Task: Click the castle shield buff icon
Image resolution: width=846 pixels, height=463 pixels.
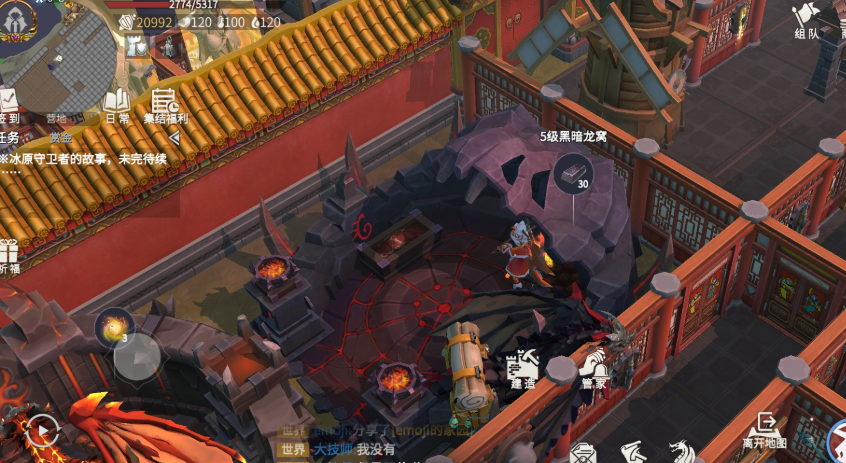Action: click(137, 46)
